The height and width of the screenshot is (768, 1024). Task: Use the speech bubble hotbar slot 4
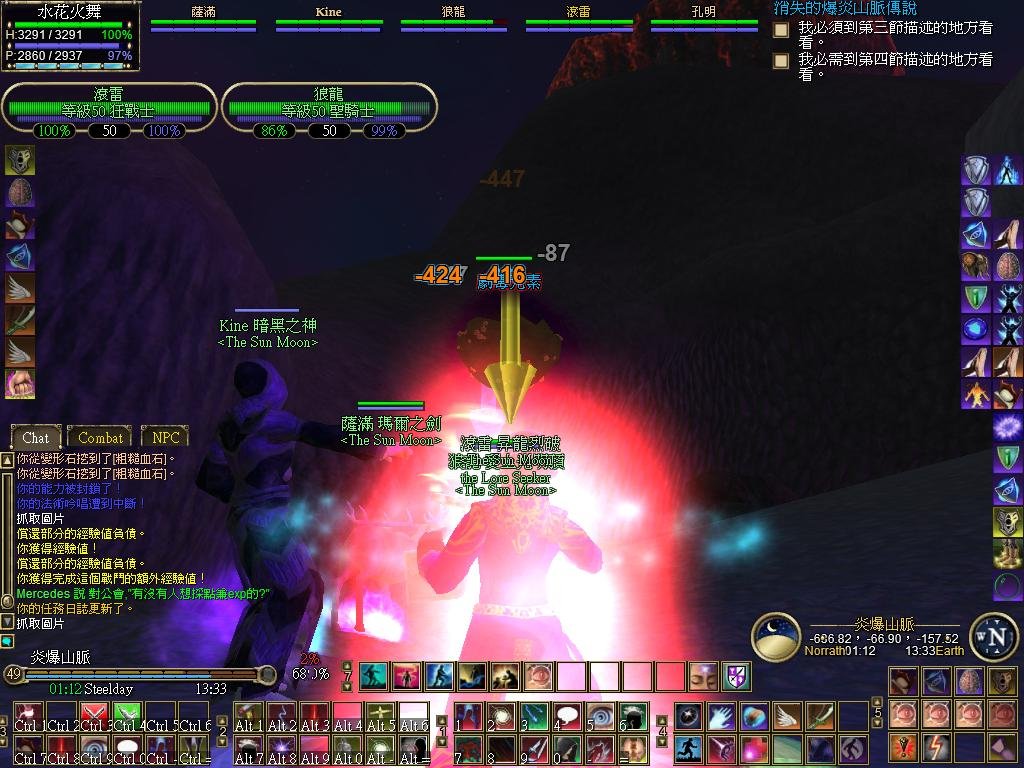[x=567, y=717]
